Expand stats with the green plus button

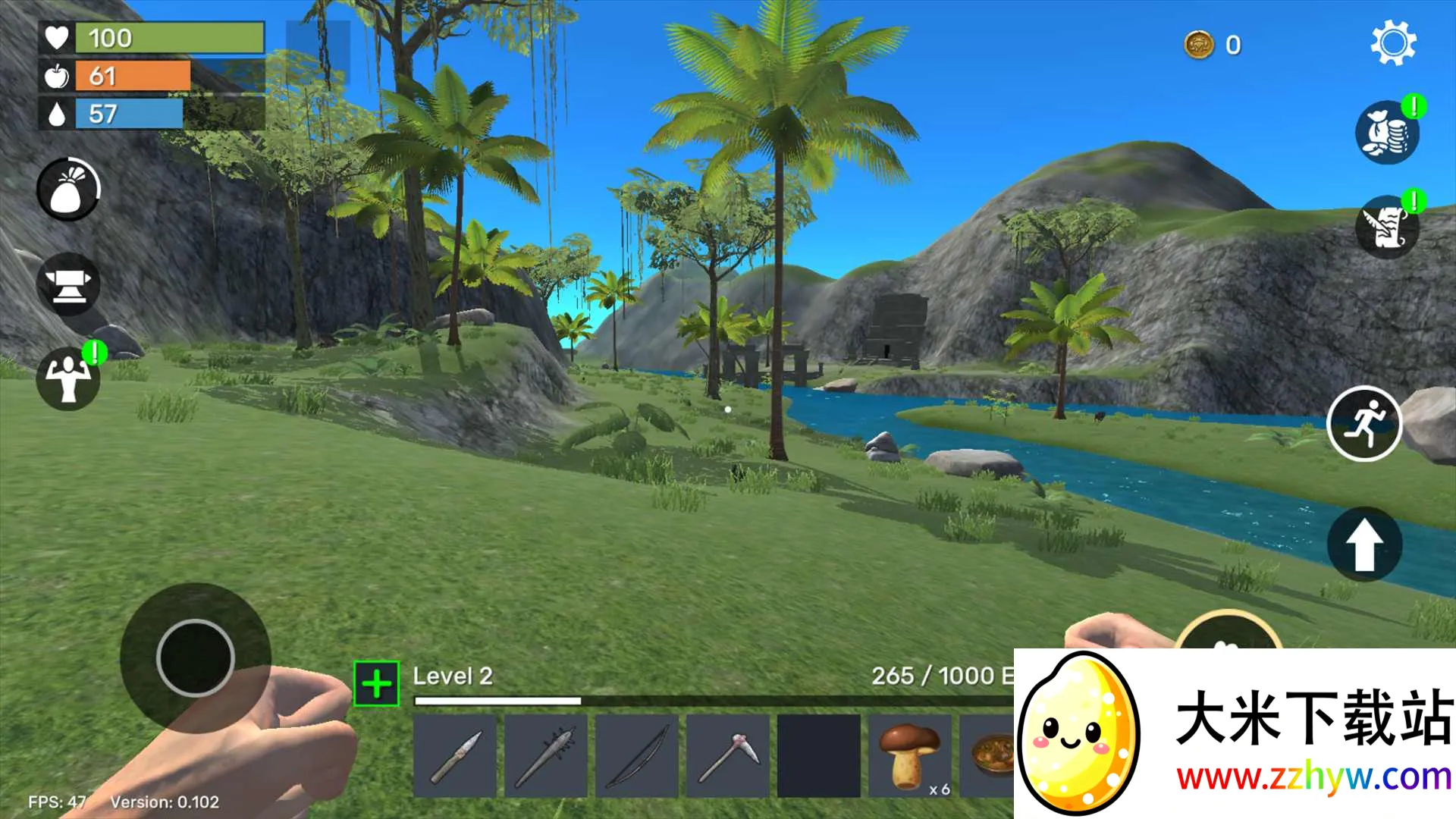pos(376,683)
